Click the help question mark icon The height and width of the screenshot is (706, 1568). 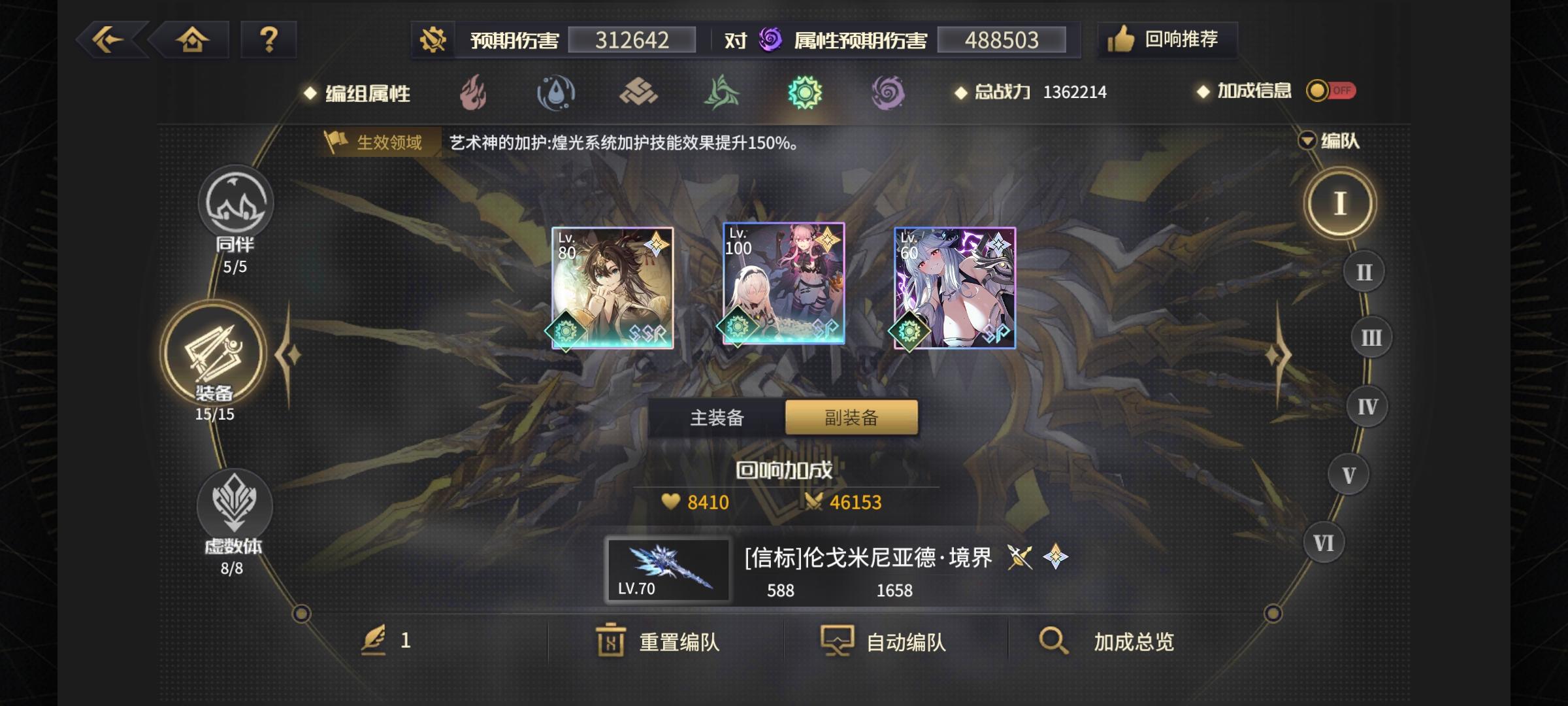(268, 41)
